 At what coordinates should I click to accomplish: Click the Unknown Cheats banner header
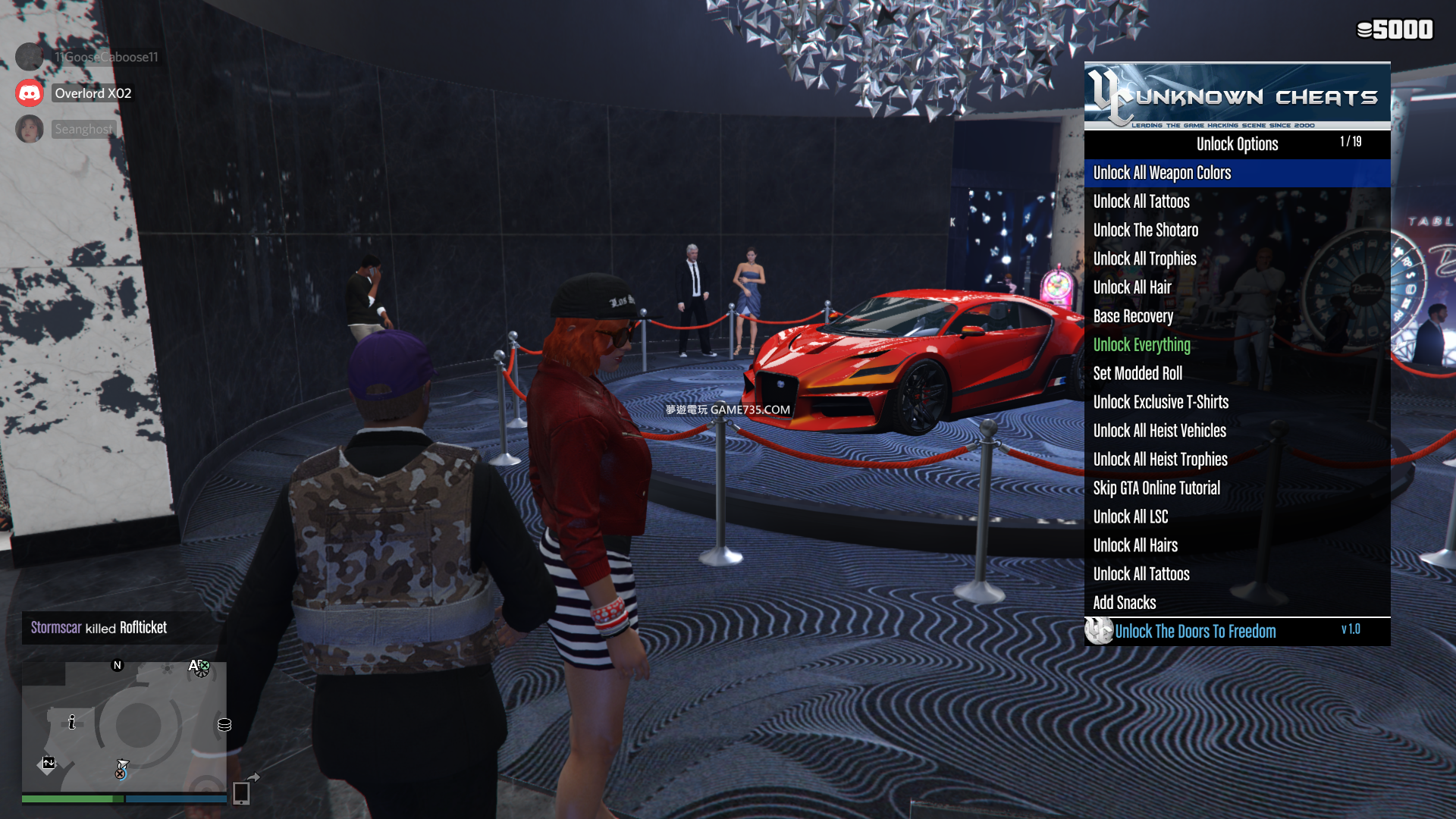(1237, 96)
